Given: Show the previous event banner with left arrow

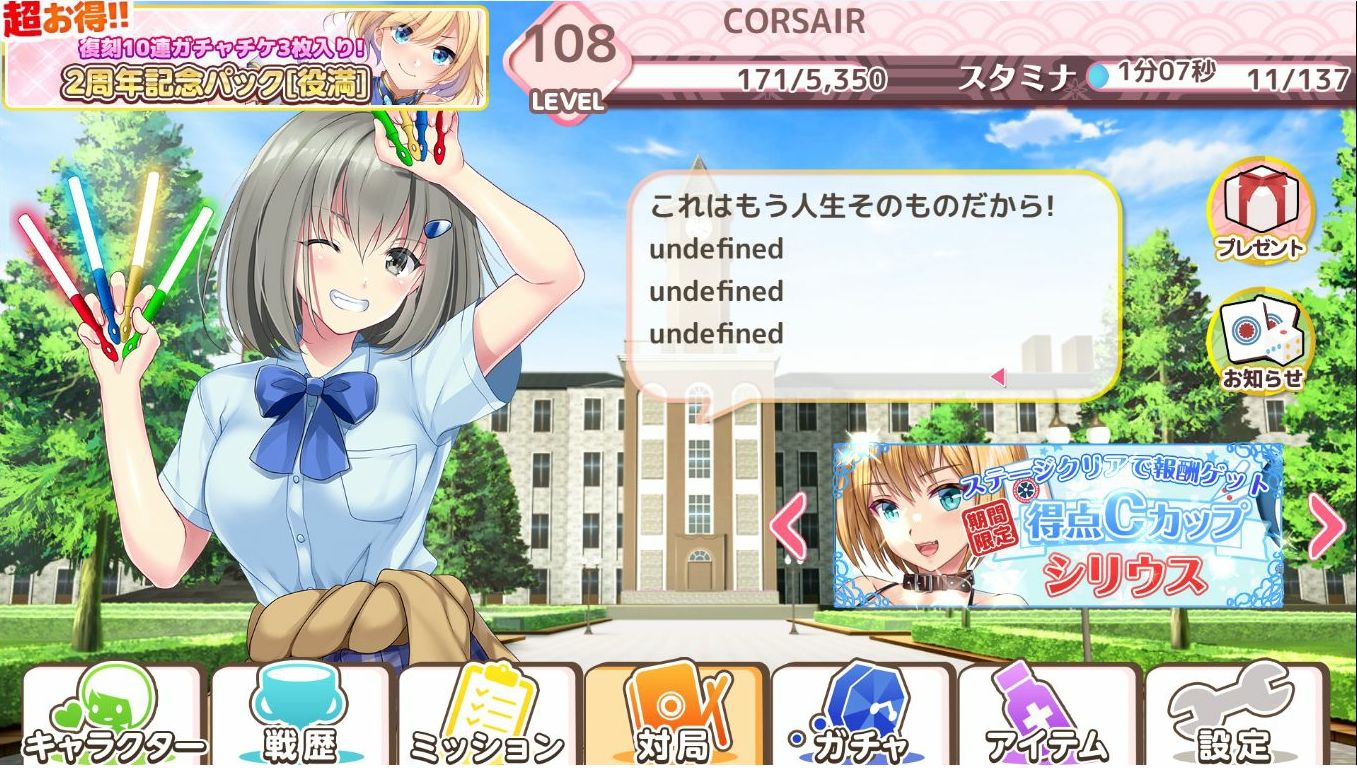Looking at the screenshot, I should coord(790,526).
